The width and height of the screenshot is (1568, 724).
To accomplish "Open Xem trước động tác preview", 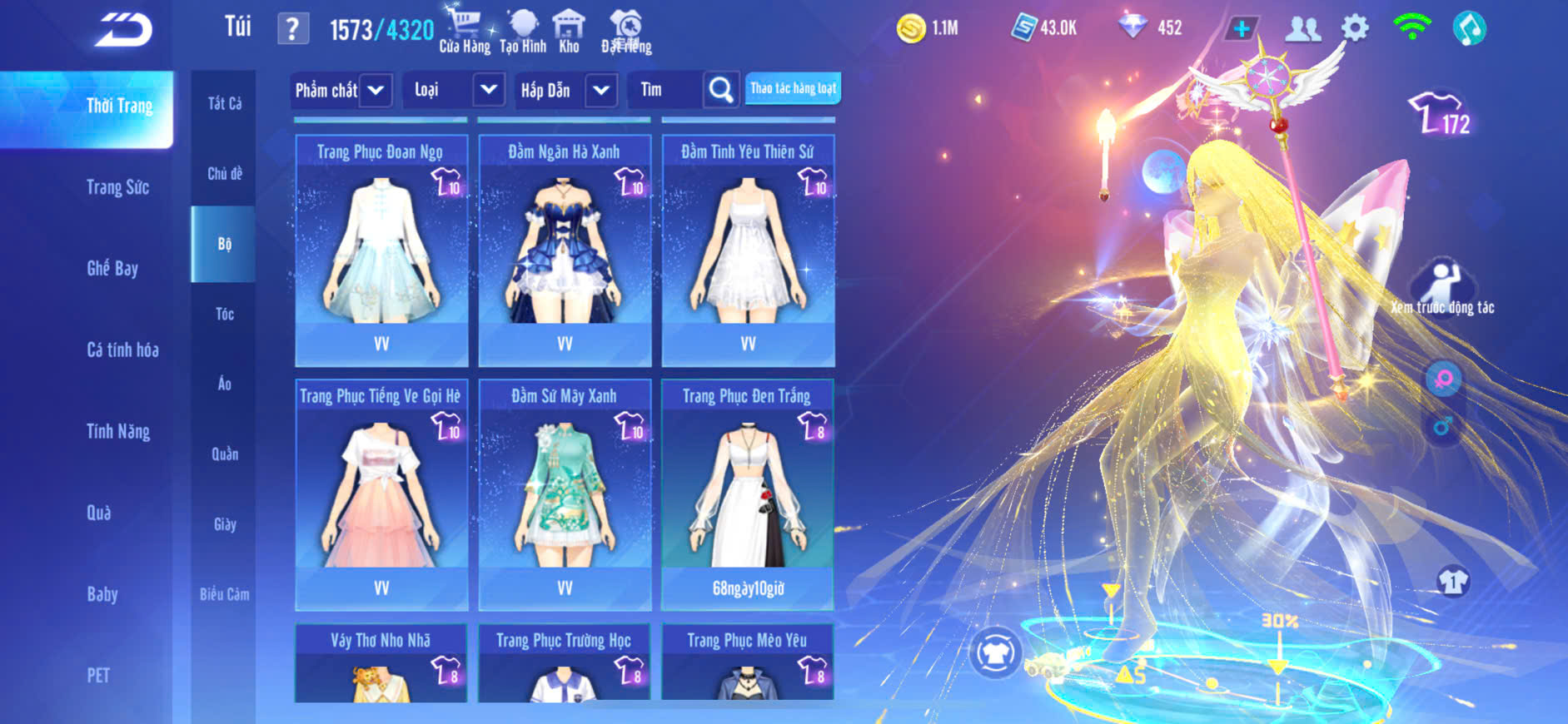I will point(1442,287).
